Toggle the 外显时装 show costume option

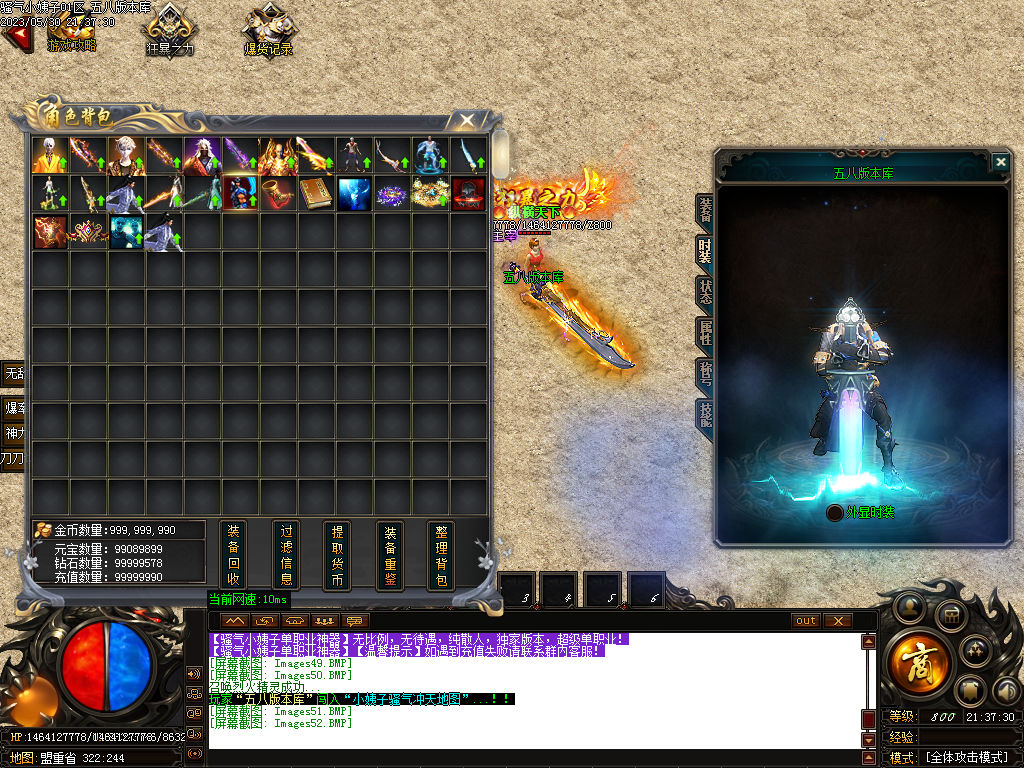point(835,513)
